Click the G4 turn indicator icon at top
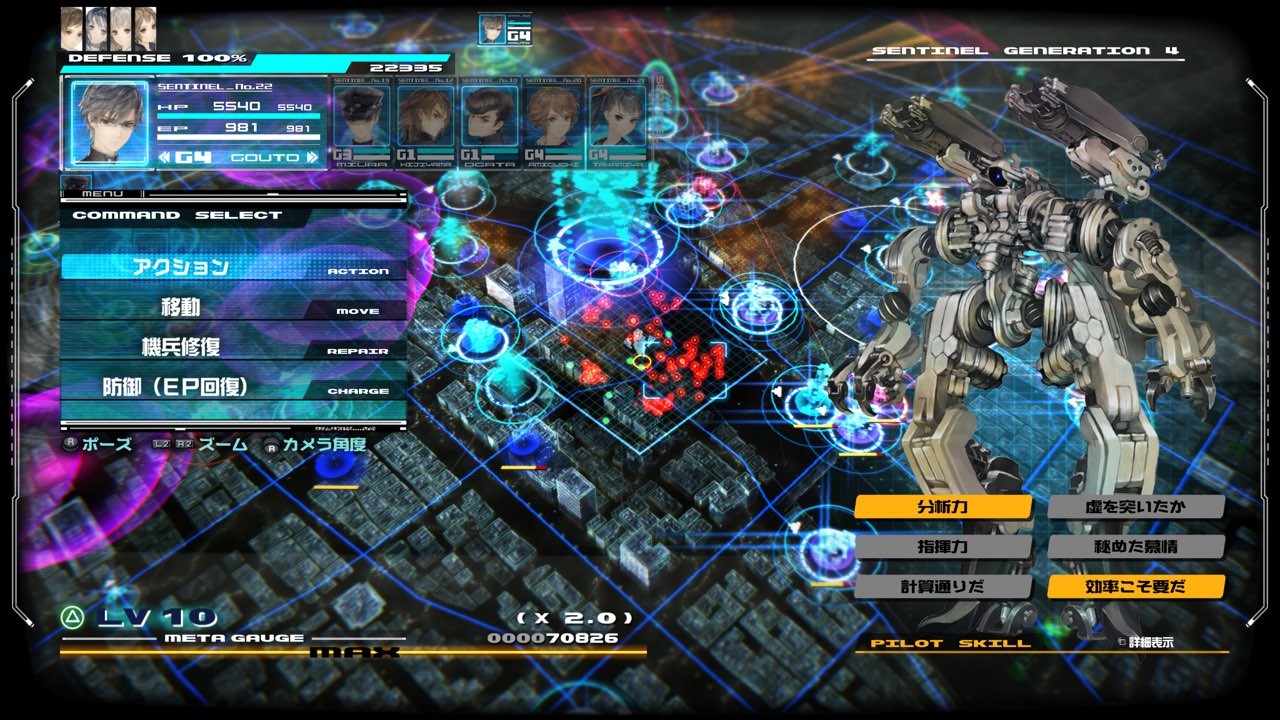1280x720 pixels. pos(505,29)
